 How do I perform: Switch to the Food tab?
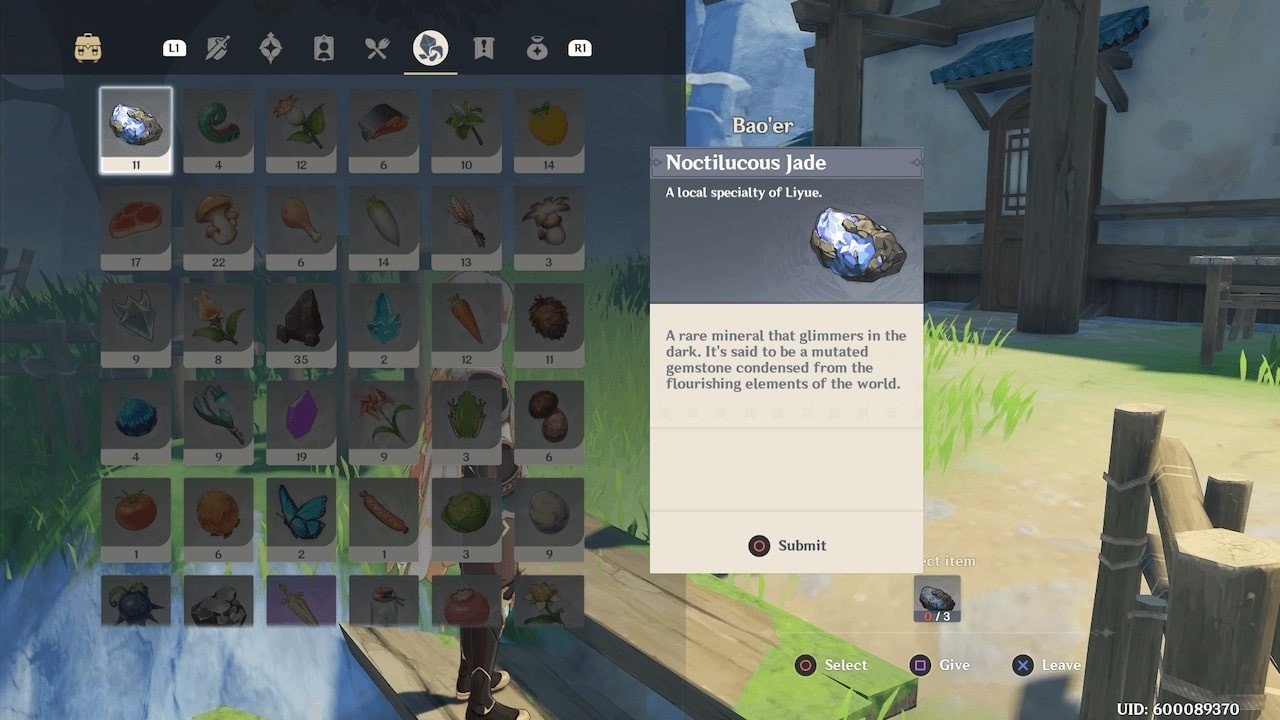click(376, 48)
